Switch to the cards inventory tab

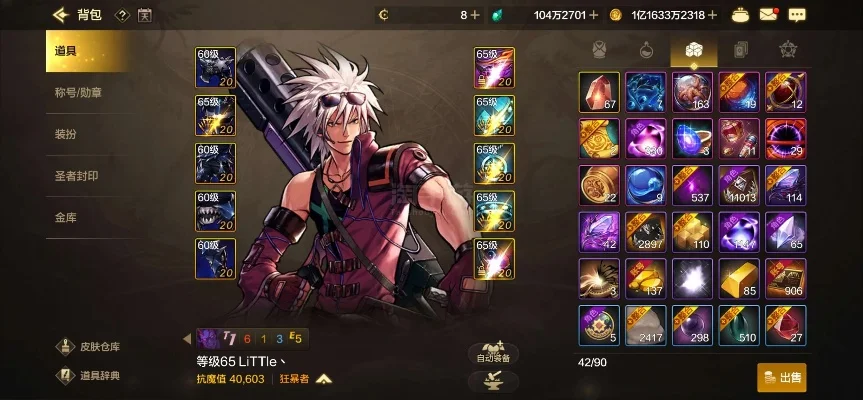[738, 49]
